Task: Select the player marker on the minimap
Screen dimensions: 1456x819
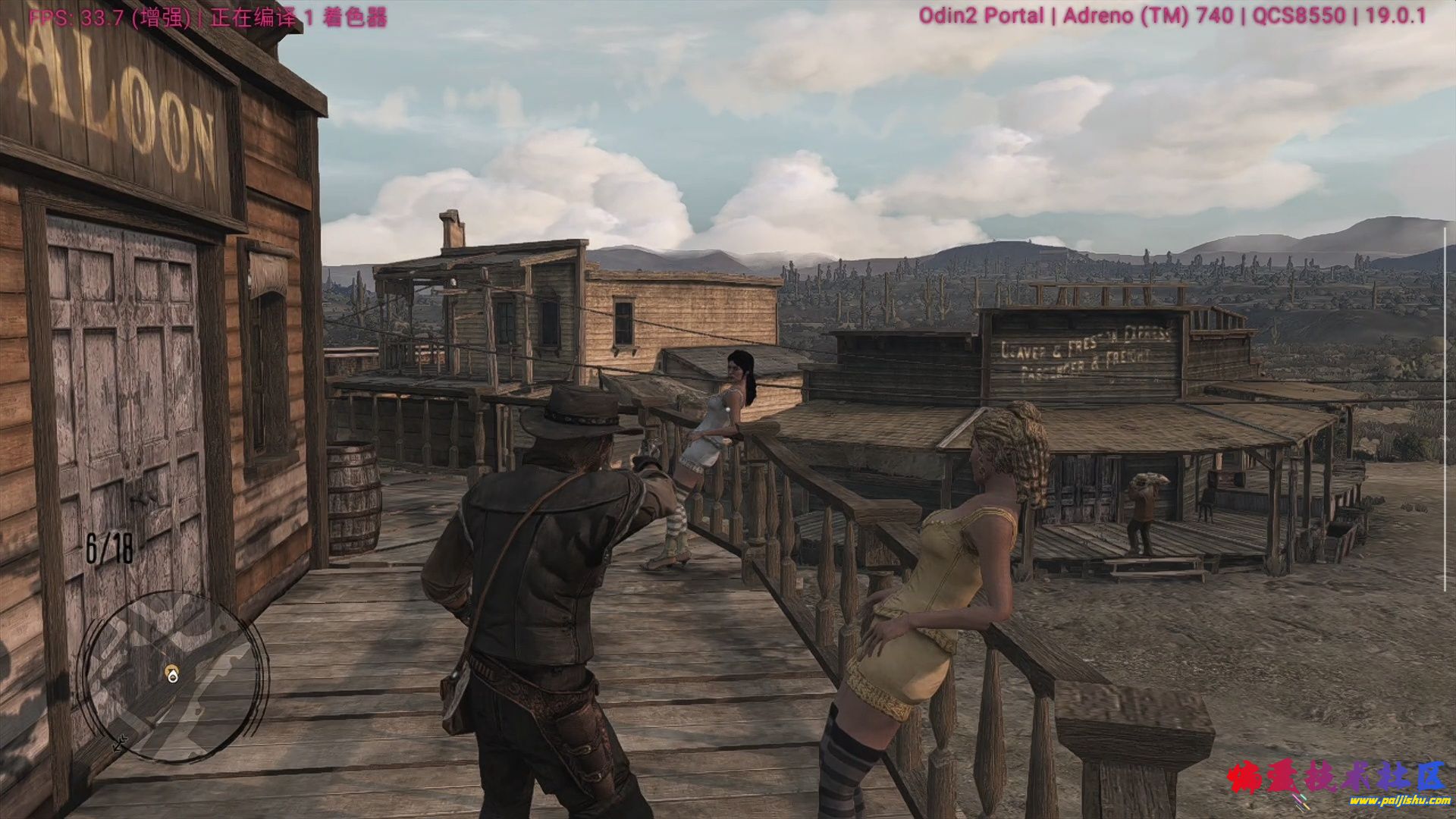Action: [x=173, y=674]
